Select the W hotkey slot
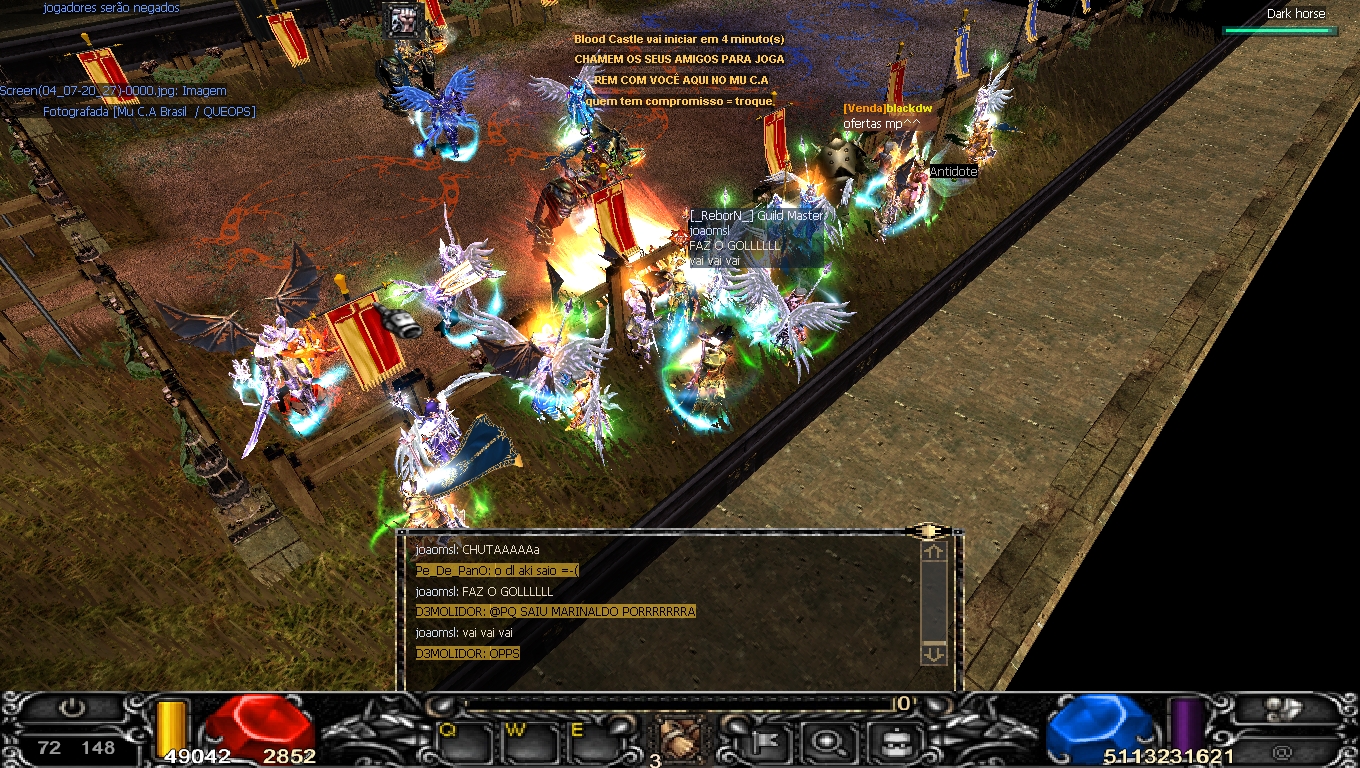This screenshot has height=768, width=1360. pos(529,742)
